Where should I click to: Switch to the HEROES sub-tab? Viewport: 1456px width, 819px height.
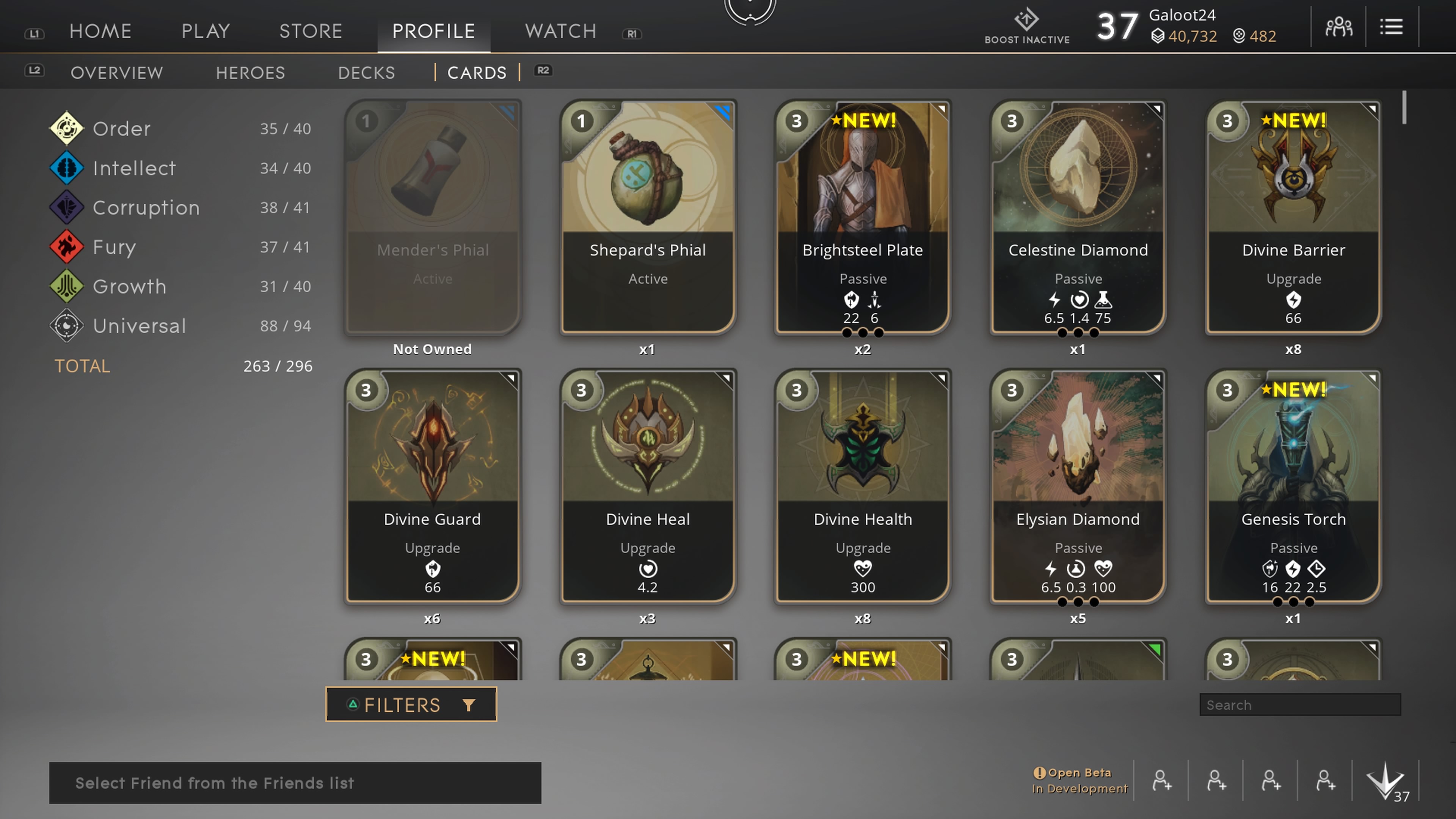[x=250, y=73]
